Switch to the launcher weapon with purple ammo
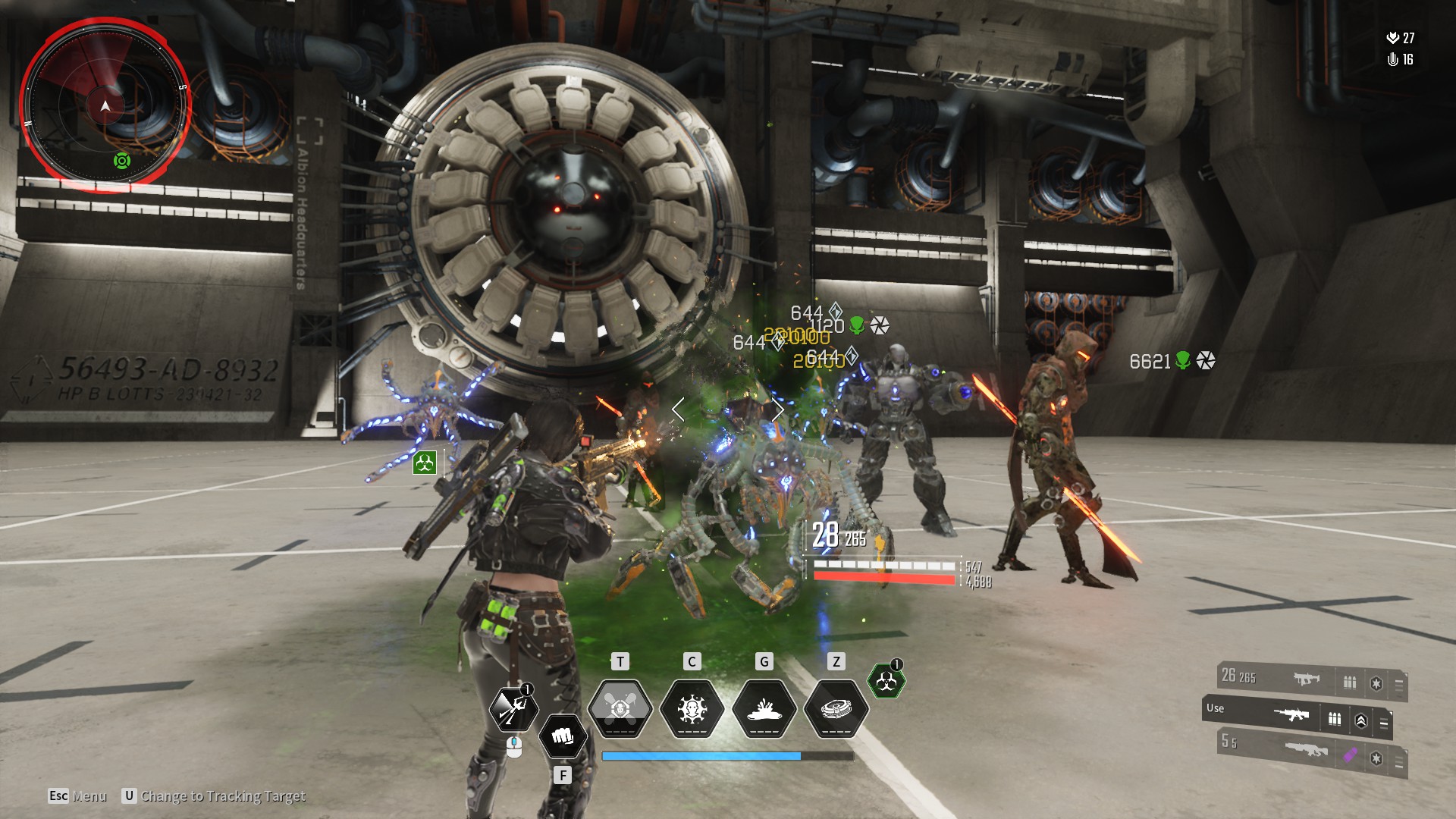This screenshot has width=1456, height=819. click(x=1306, y=750)
